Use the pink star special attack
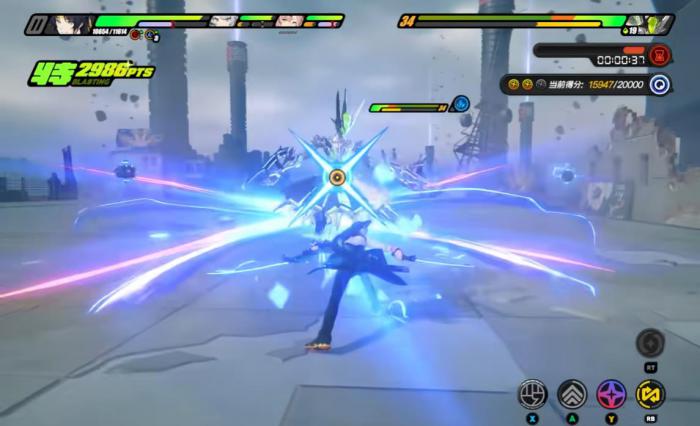This screenshot has width=700, height=426. [611, 394]
